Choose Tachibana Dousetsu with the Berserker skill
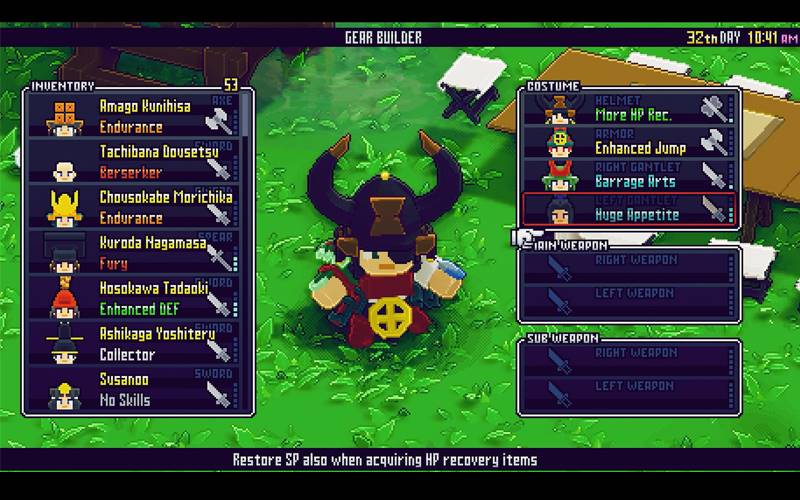The width and height of the screenshot is (800, 500). click(135, 163)
